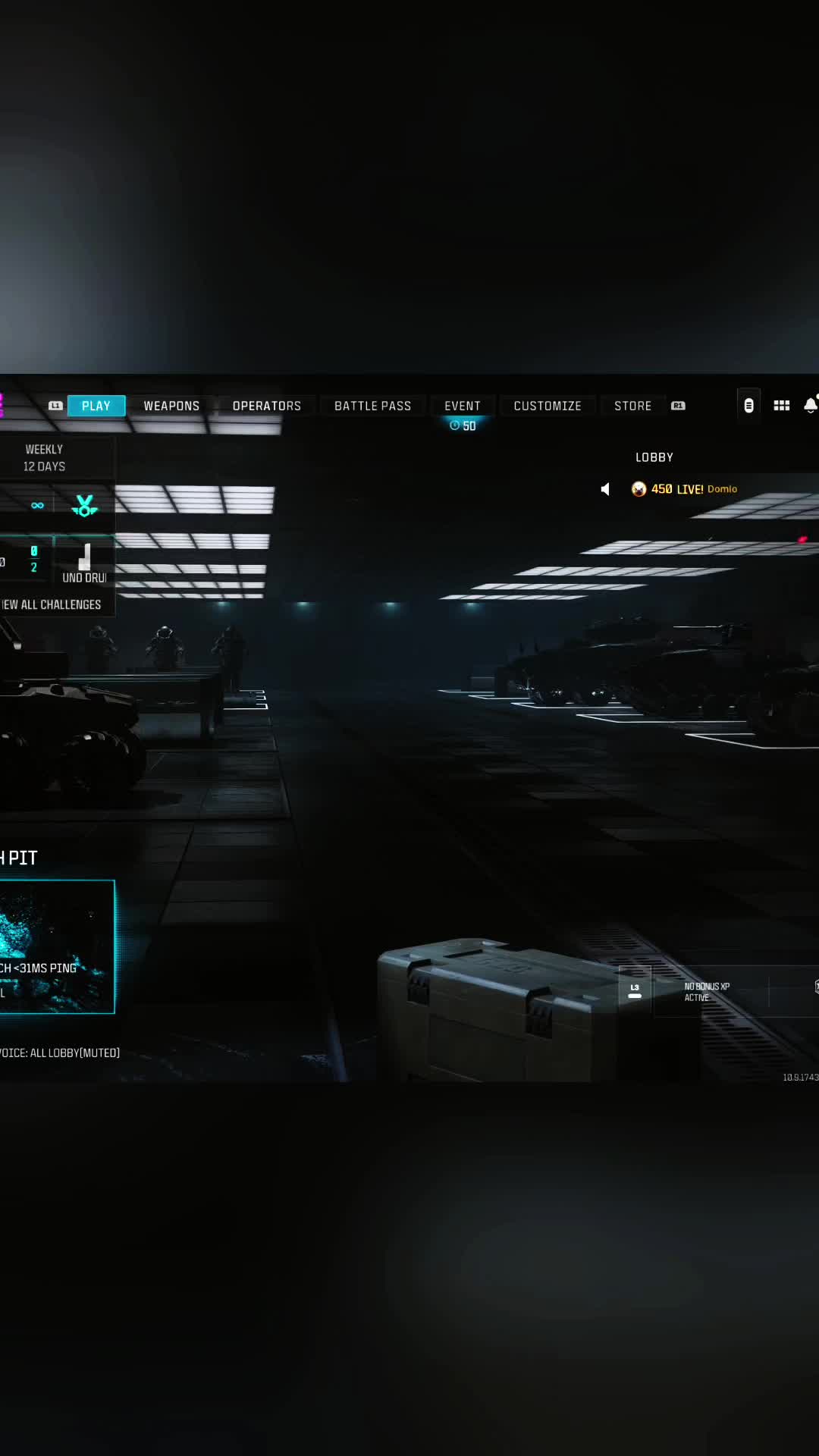
Task: Switch to the Play tab
Action: pyautogui.click(x=96, y=406)
